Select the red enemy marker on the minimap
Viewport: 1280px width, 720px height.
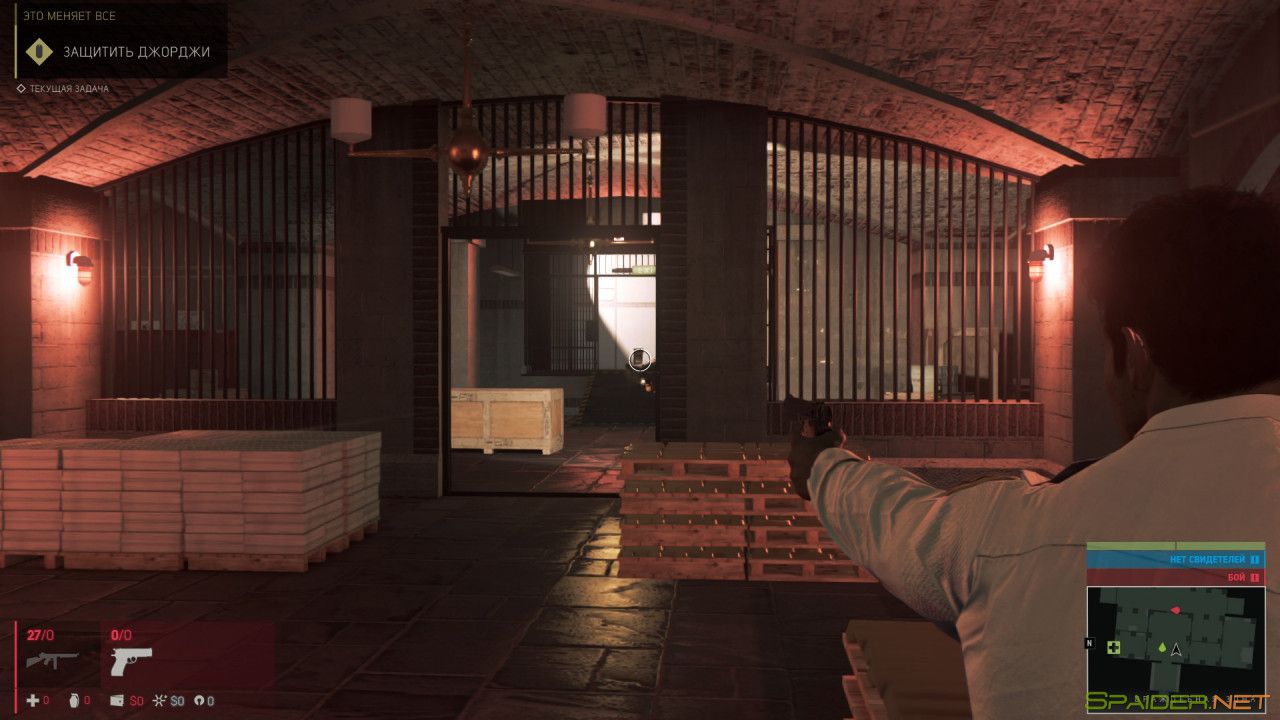point(1176,610)
